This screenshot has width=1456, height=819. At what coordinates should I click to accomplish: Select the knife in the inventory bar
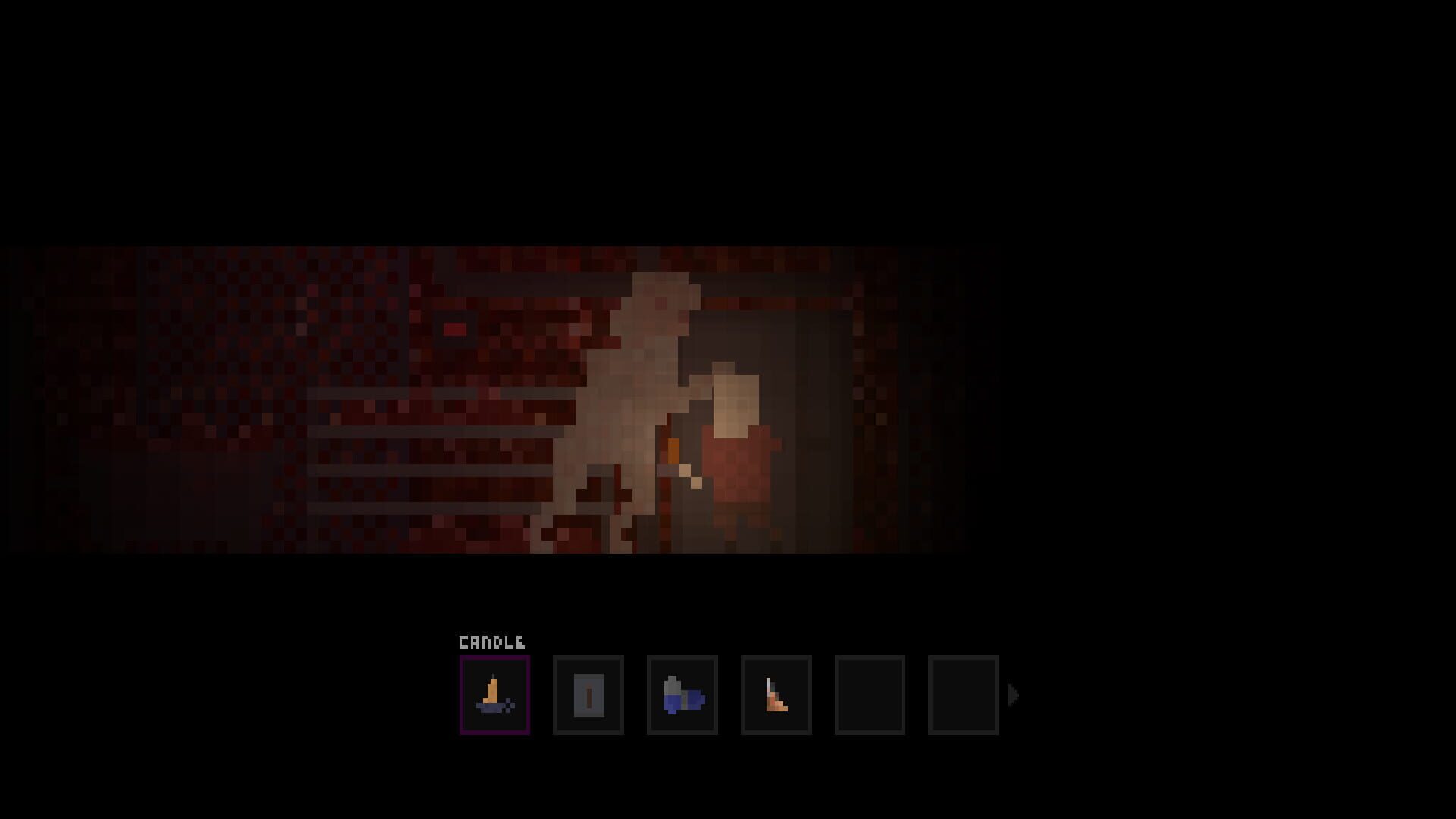(x=776, y=694)
